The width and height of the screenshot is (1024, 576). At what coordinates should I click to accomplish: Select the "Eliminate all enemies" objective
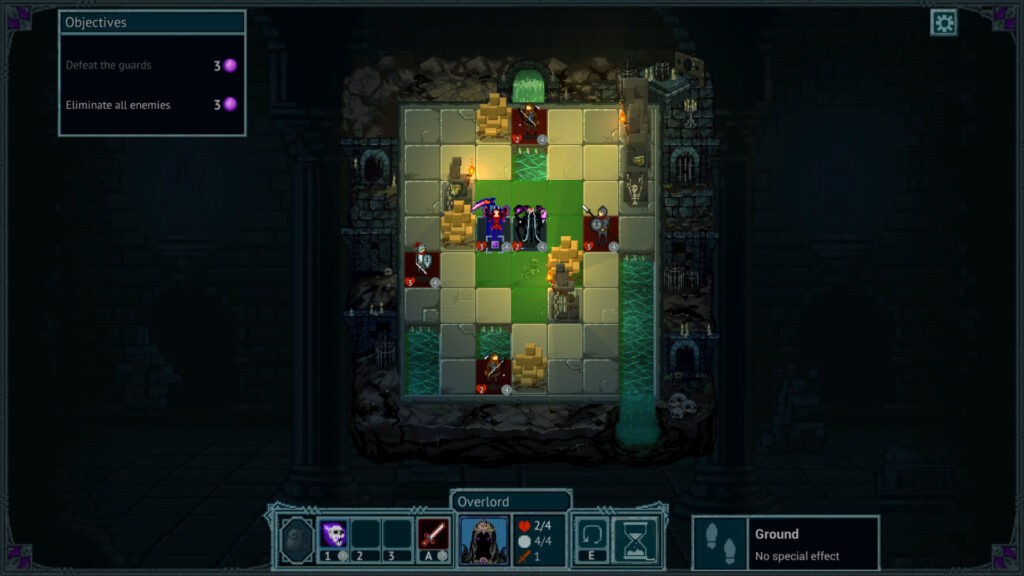coord(118,105)
